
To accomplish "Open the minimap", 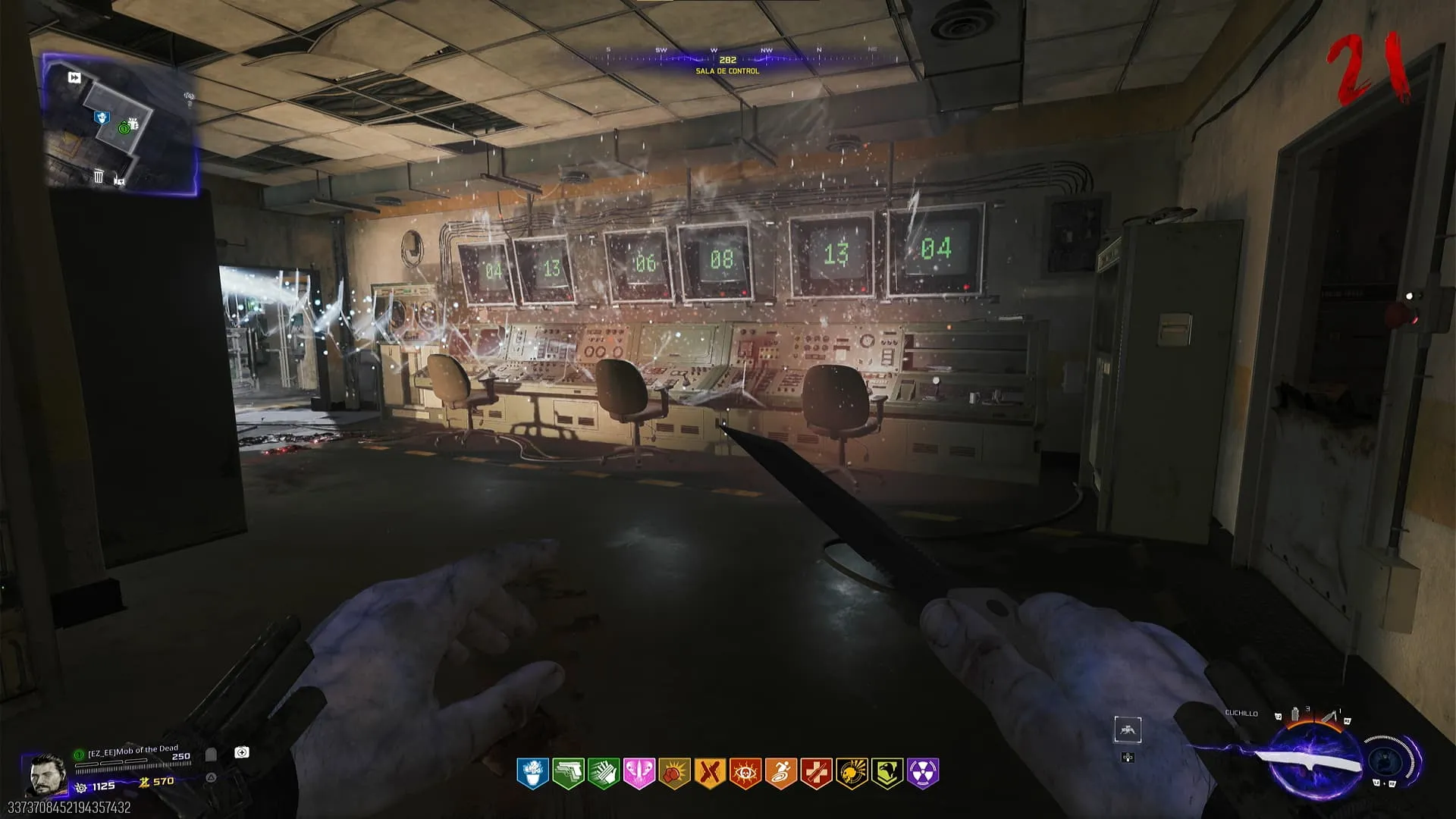I will 121,121.
